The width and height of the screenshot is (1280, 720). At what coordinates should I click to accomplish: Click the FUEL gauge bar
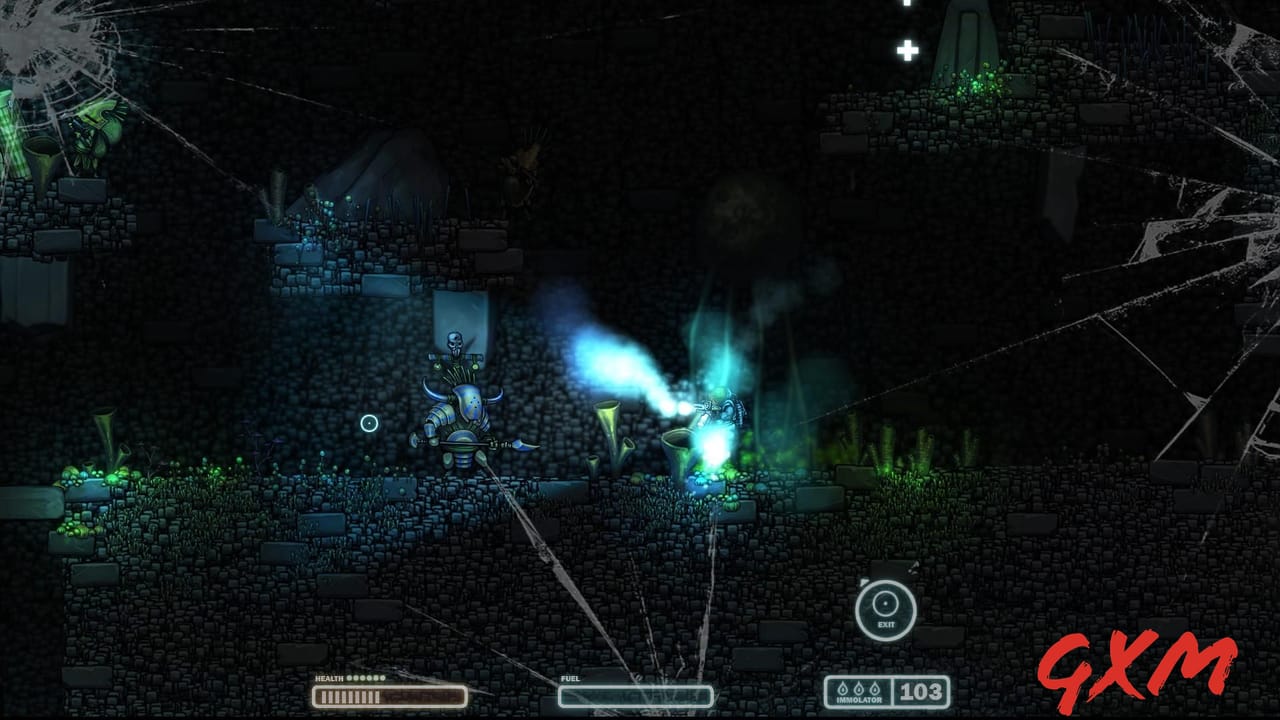click(x=637, y=694)
